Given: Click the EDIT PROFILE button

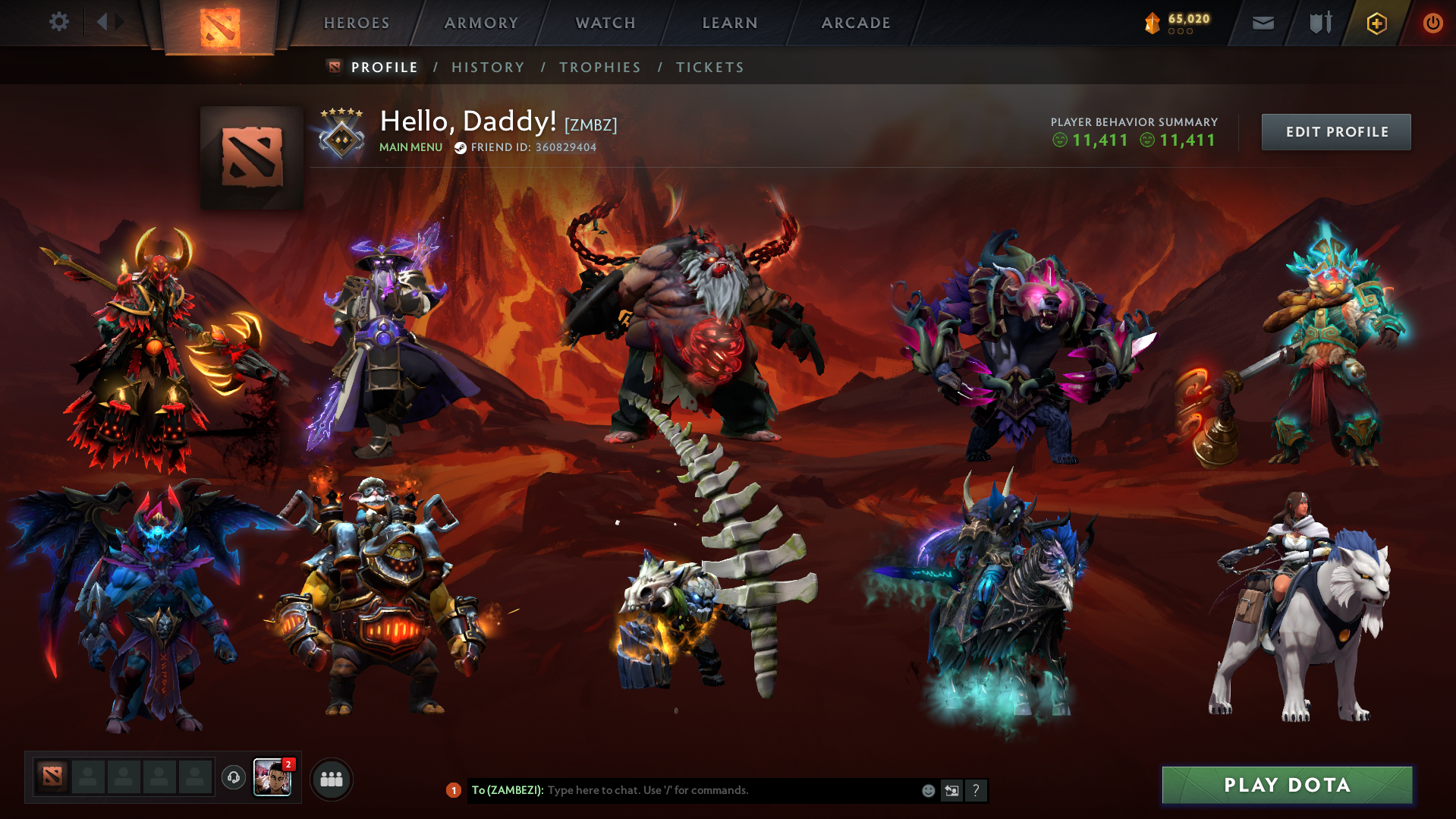Looking at the screenshot, I should point(1335,131).
